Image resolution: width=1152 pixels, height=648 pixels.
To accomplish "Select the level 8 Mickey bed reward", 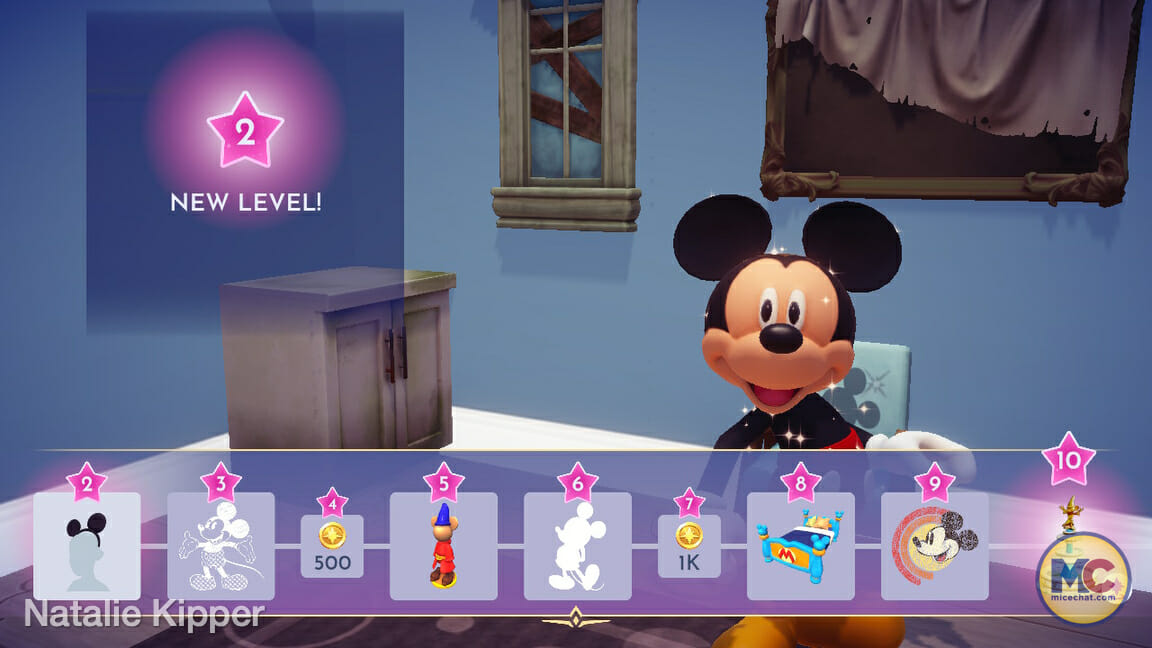I will point(800,545).
